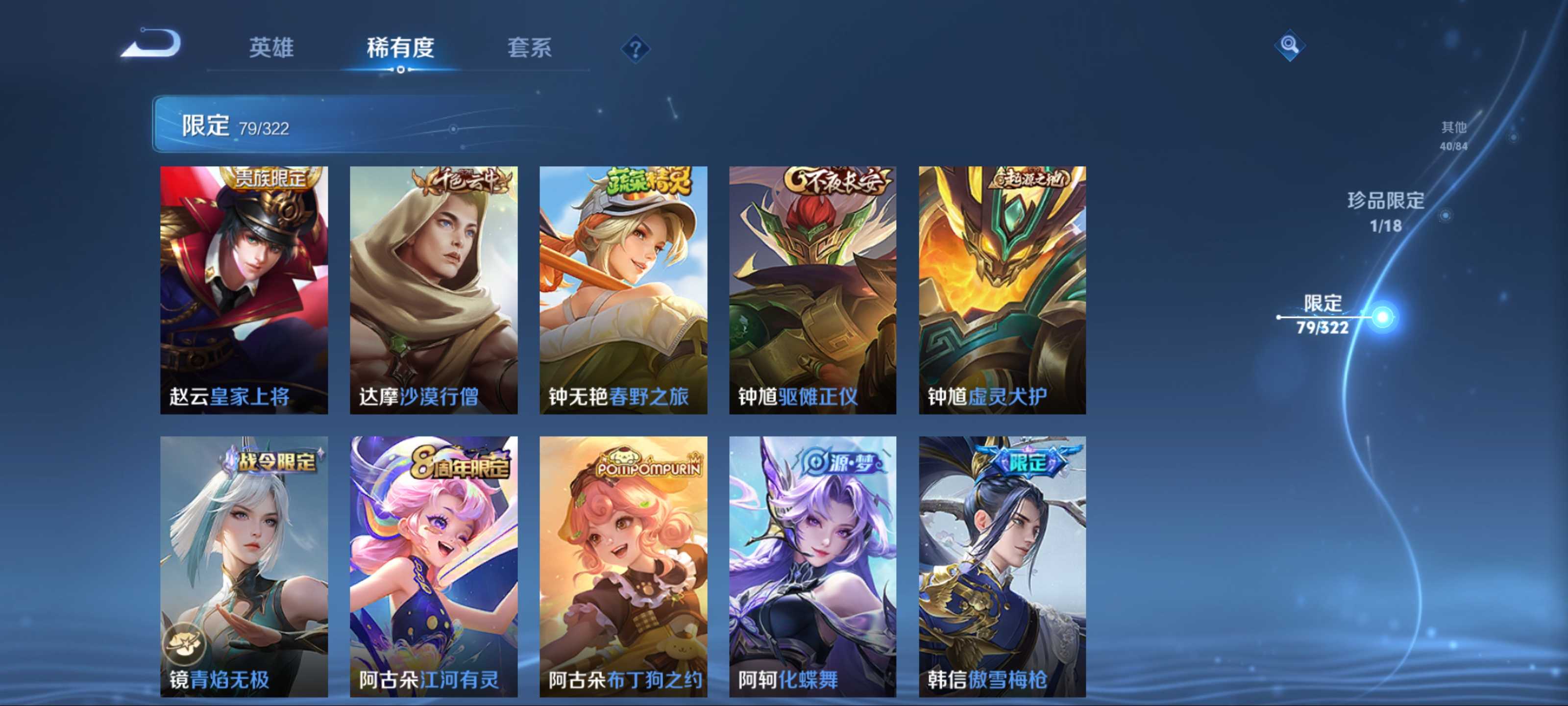
Task: Open the 钟无艳 春野之旅 skin card
Action: coord(623,290)
